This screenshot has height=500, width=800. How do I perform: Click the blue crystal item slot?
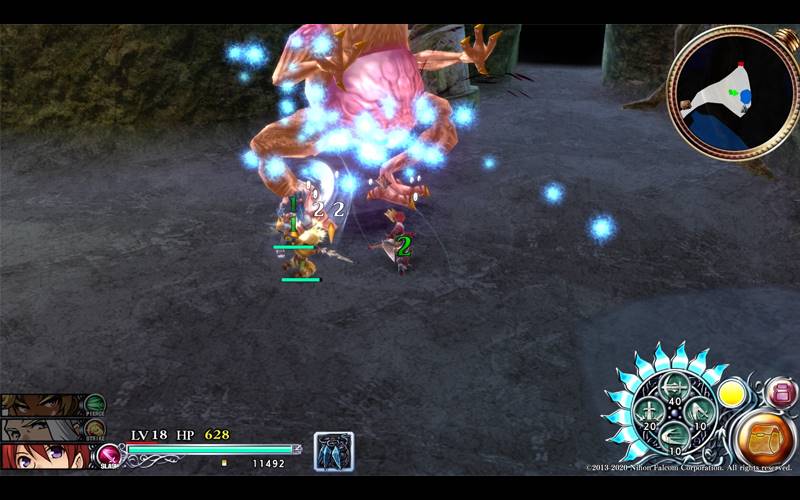(333, 451)
